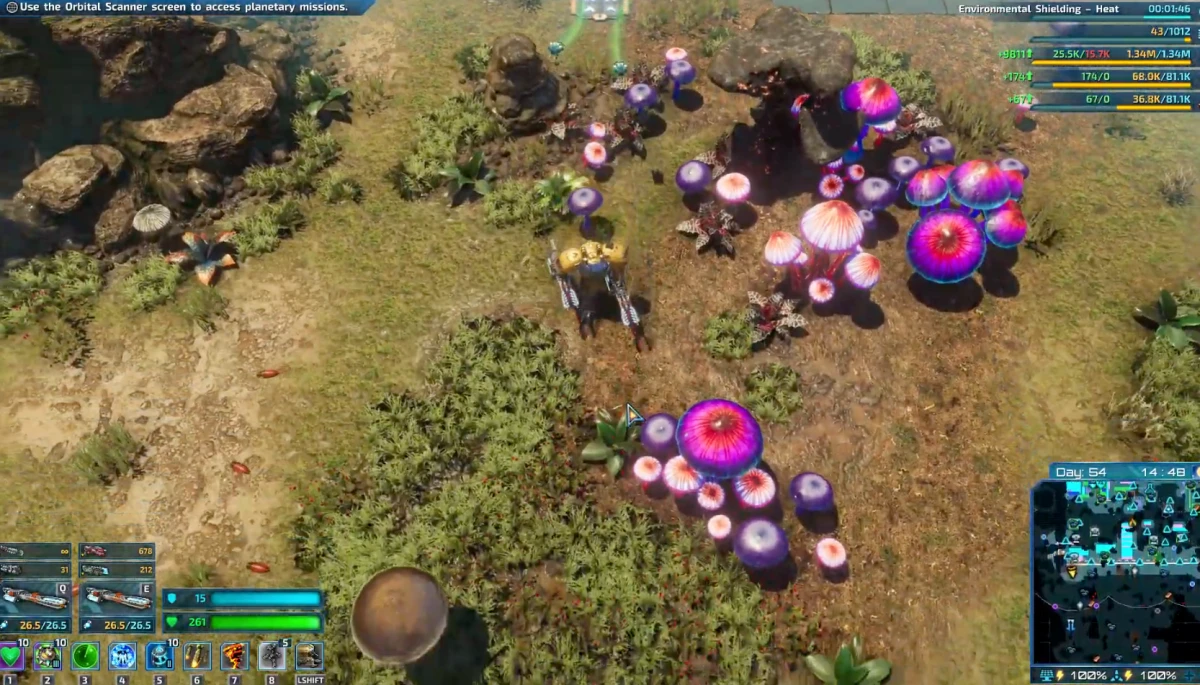This screenshot has width=1200, height=685.
Task: Activate the LSHIFT mech movement skill
Action: click(309, 656)
